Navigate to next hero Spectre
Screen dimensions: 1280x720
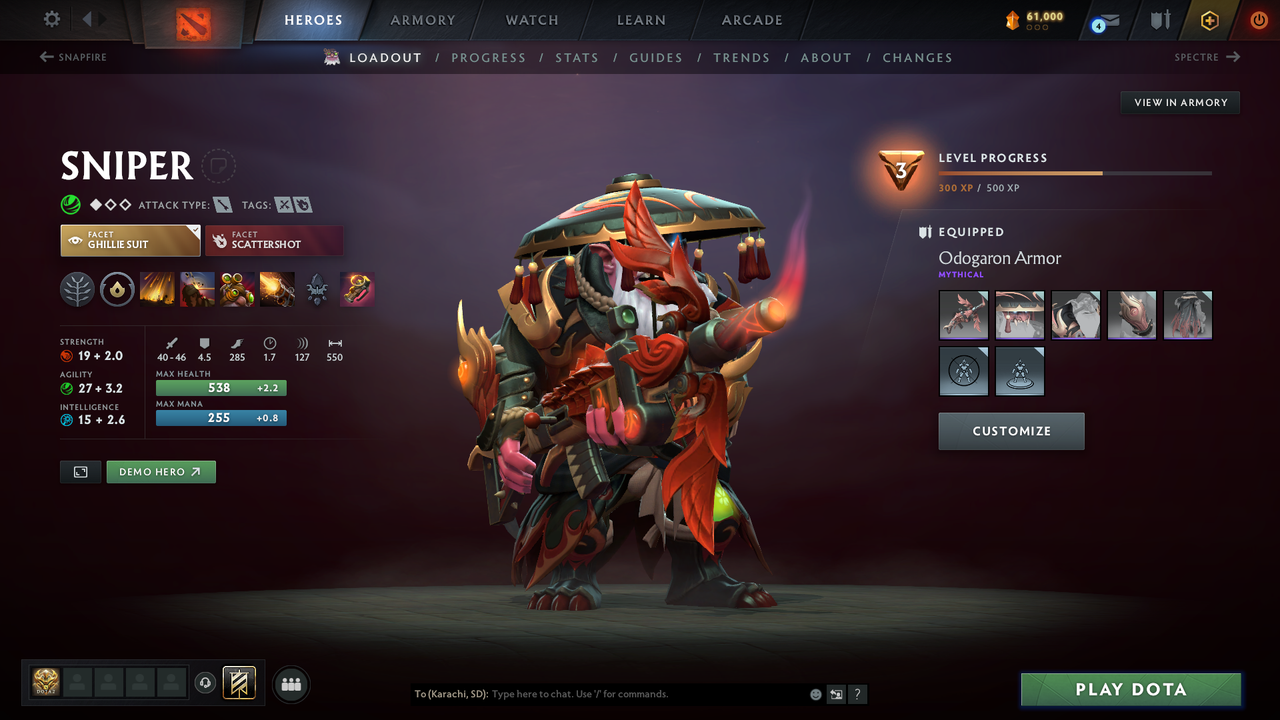click(x=1199, y=57)
